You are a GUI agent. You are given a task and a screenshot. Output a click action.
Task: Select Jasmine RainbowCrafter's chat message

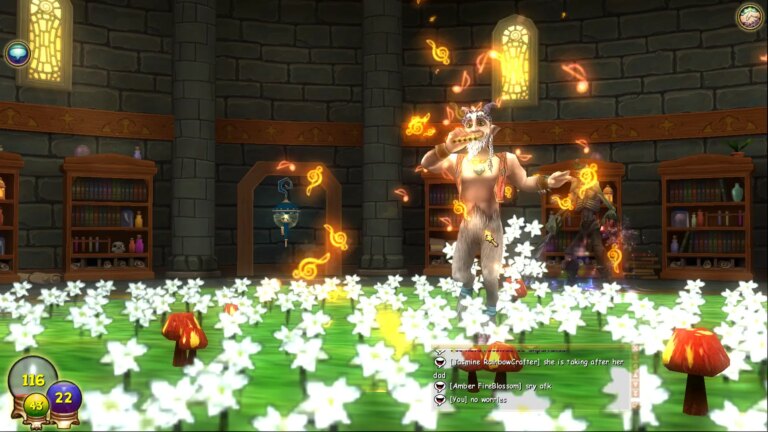pos(530,364)
